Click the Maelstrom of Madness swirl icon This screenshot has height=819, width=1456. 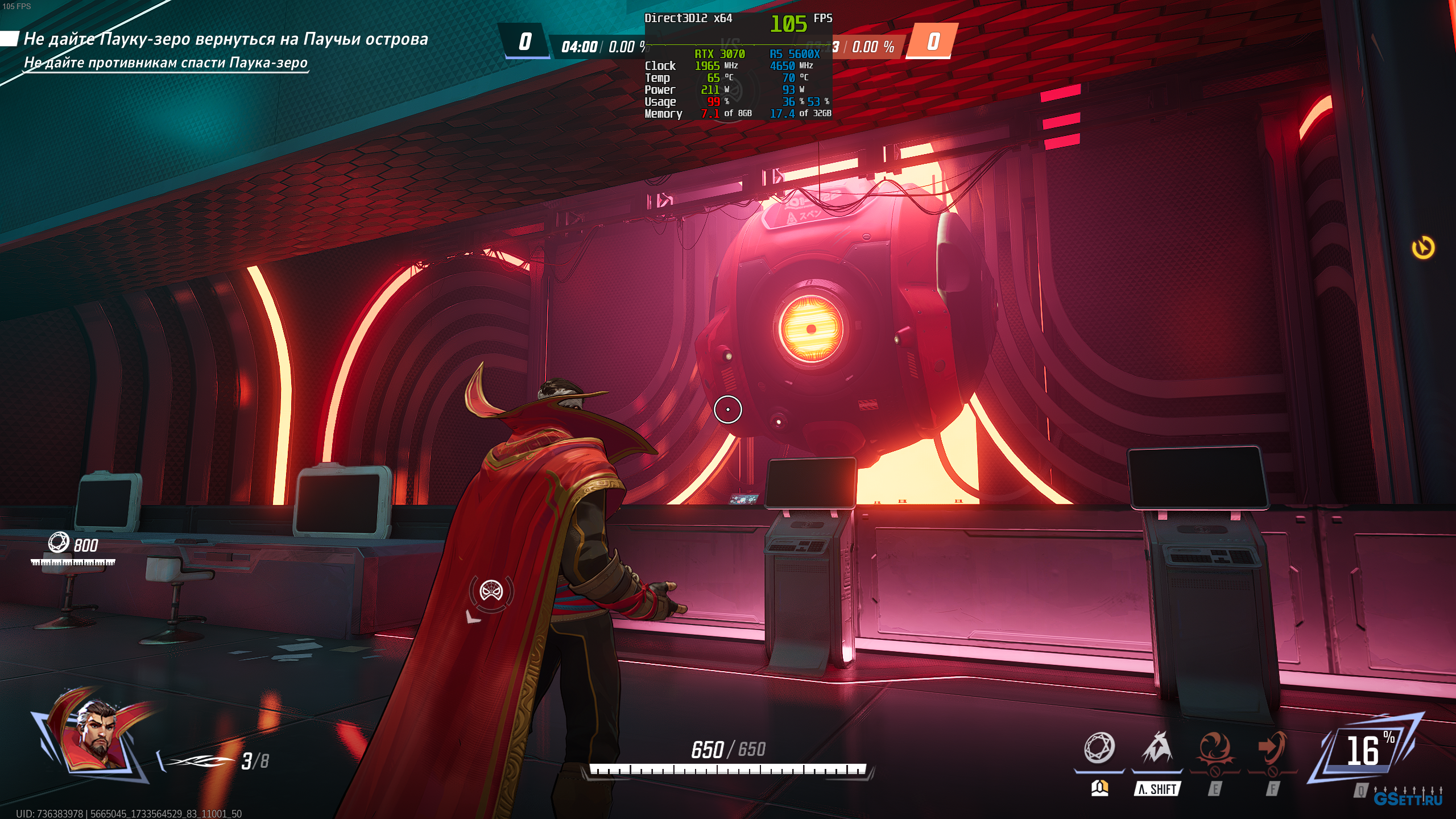1214,748
